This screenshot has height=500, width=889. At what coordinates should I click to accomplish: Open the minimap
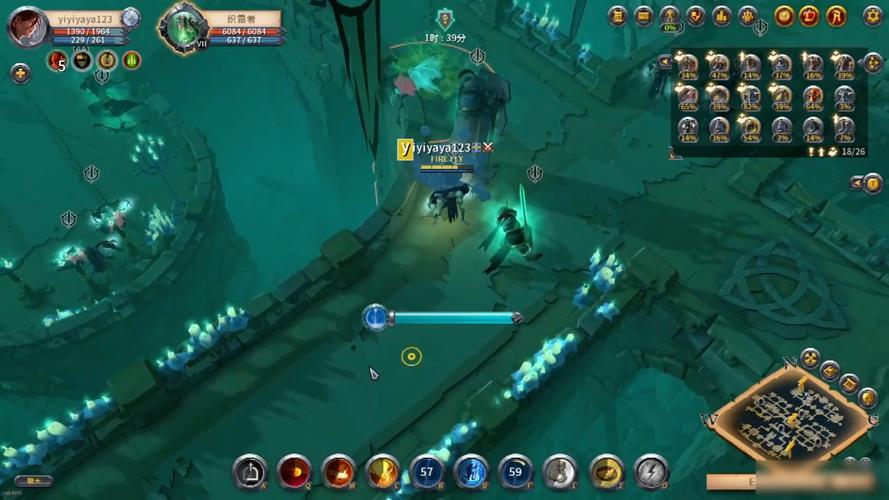tap(790, 418)
